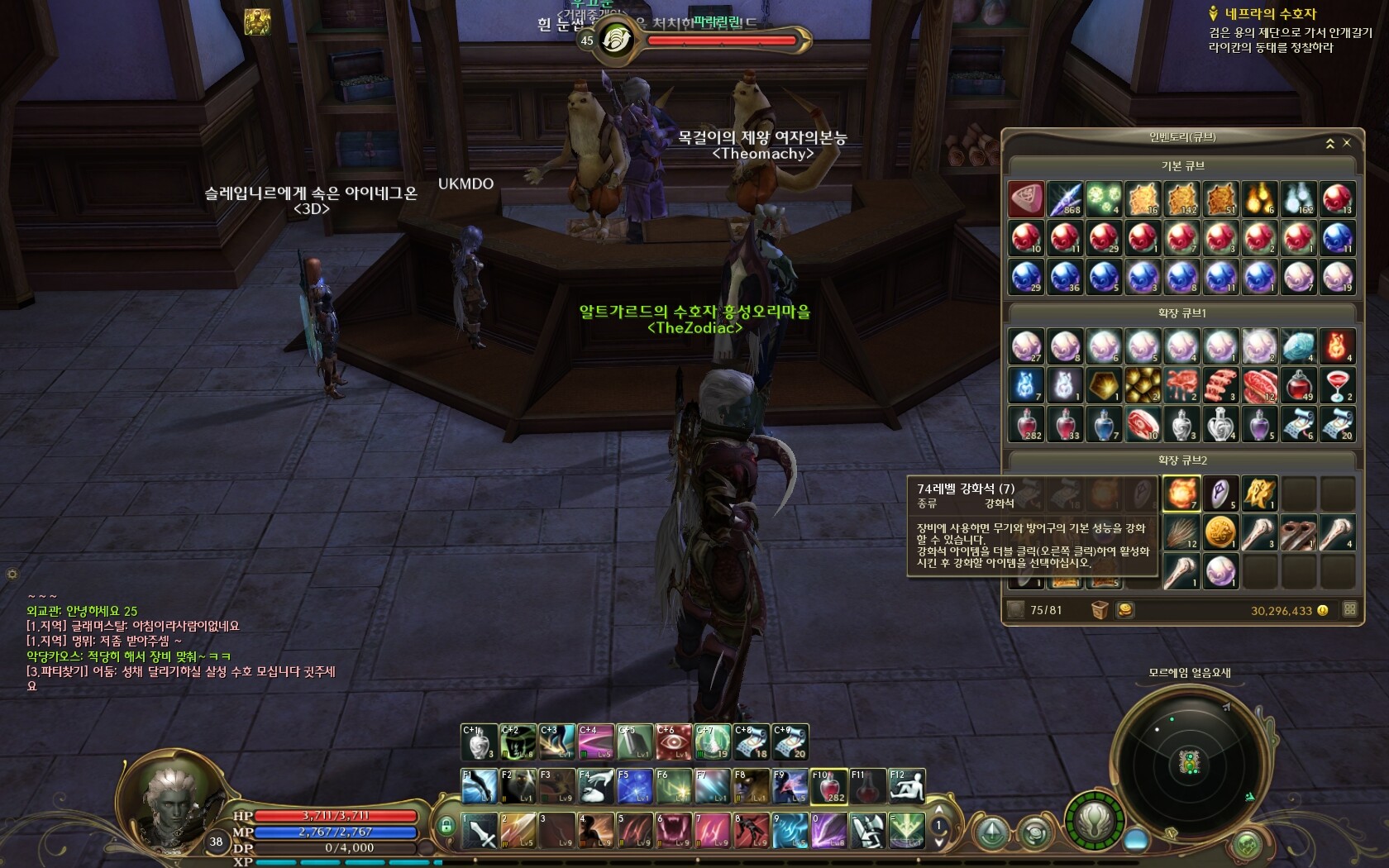The image size is (1389, 868).
Task: Close the inventory cube window
Action: pos(1347,143)
